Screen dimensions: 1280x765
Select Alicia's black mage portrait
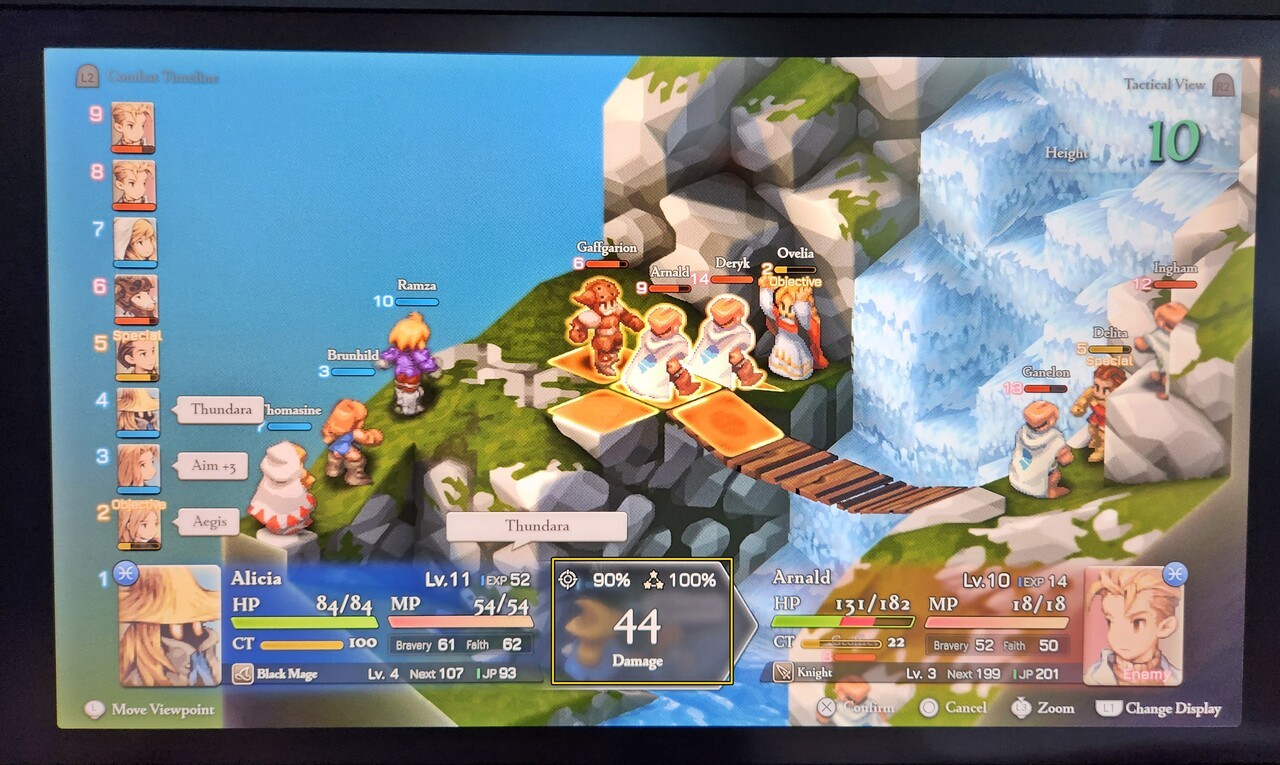tap(169, 625)
